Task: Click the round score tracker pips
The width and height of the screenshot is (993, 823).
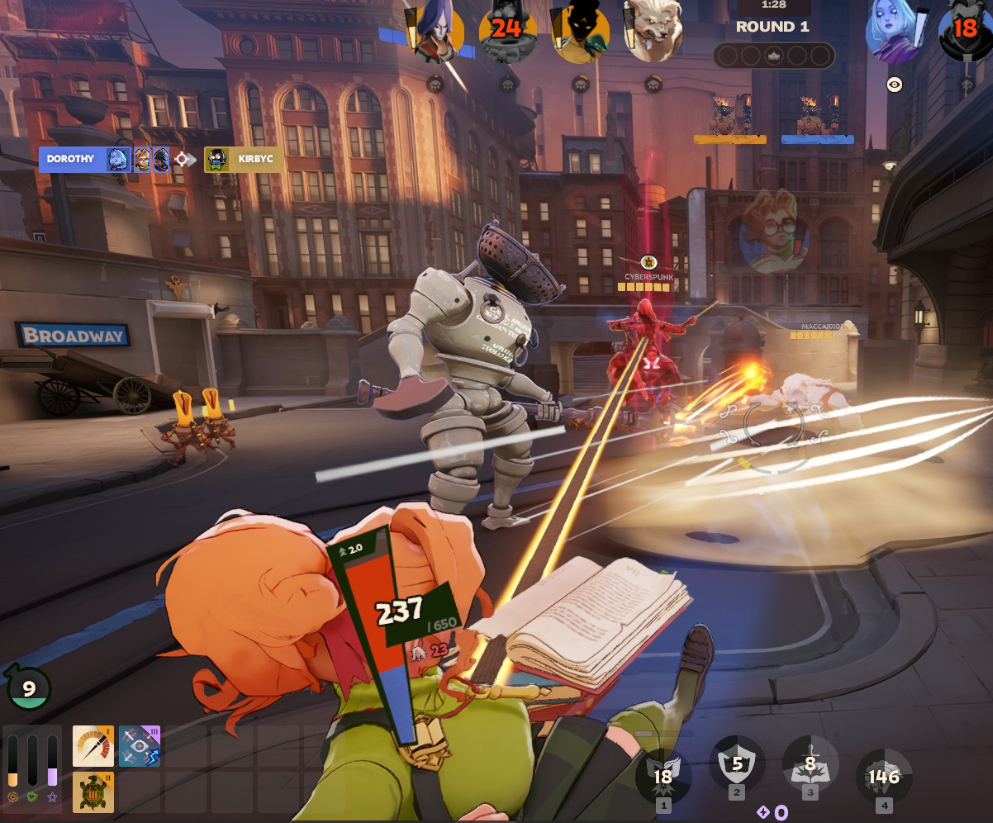Action: 773,56
